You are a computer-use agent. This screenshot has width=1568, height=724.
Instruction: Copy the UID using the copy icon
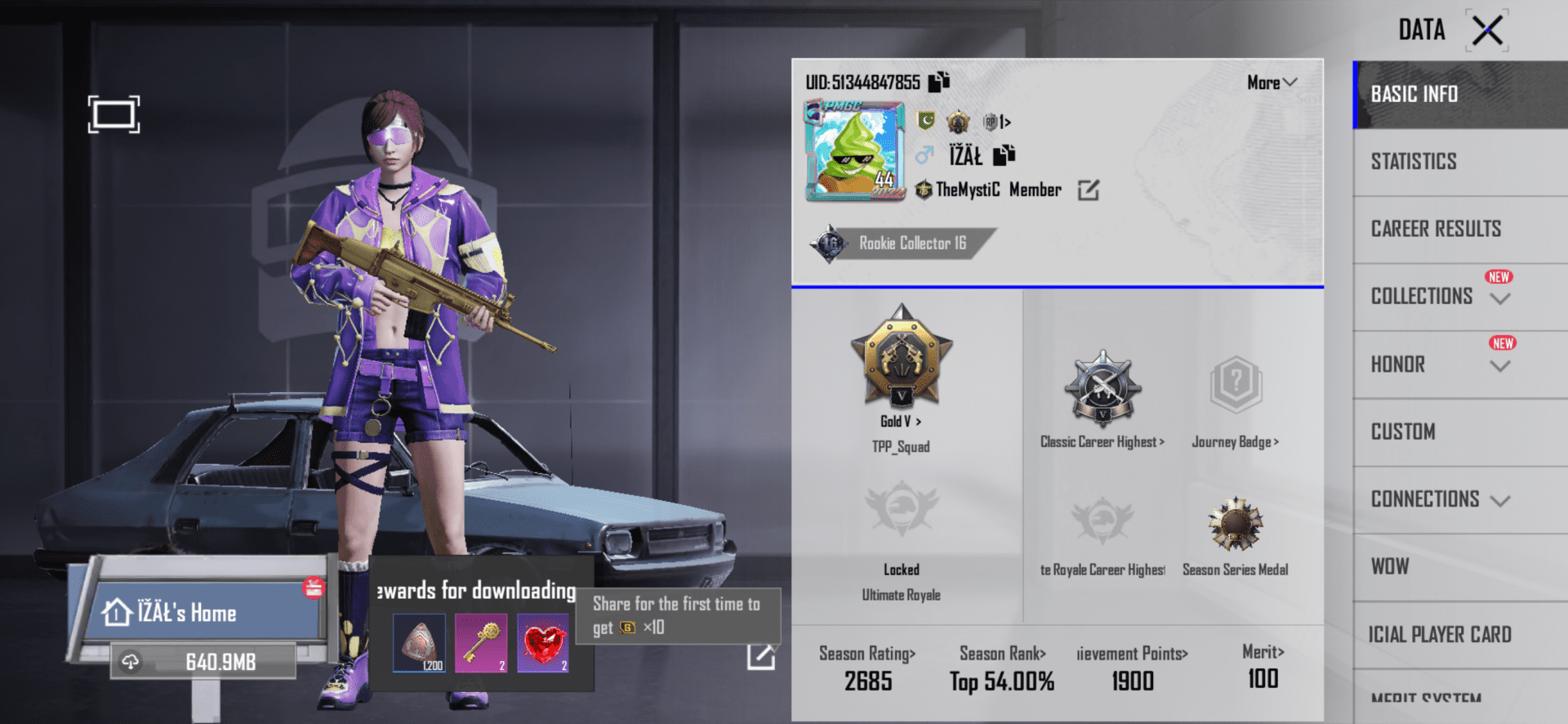pos(941,82)
